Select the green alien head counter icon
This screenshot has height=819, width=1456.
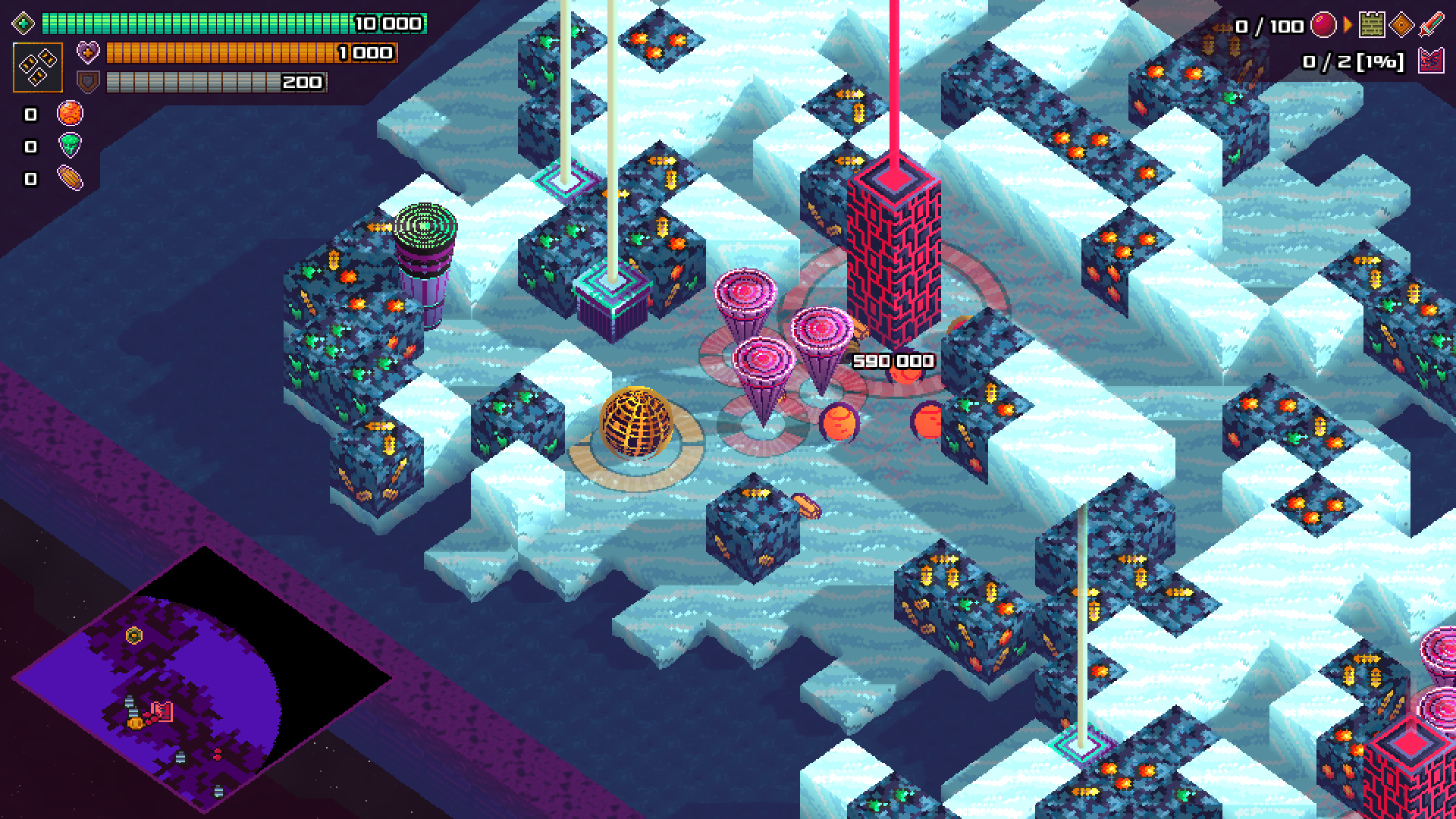(70, 144)
